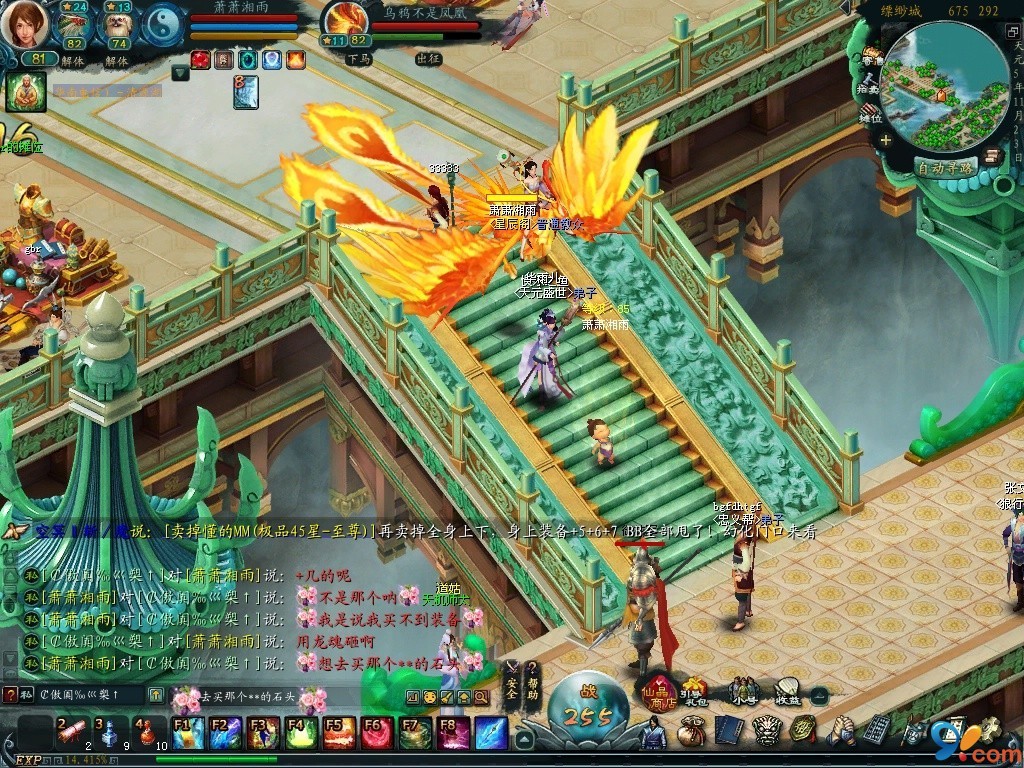
Task: Activate the F1 skill on hotbar
Action: (x=189, y=733)
